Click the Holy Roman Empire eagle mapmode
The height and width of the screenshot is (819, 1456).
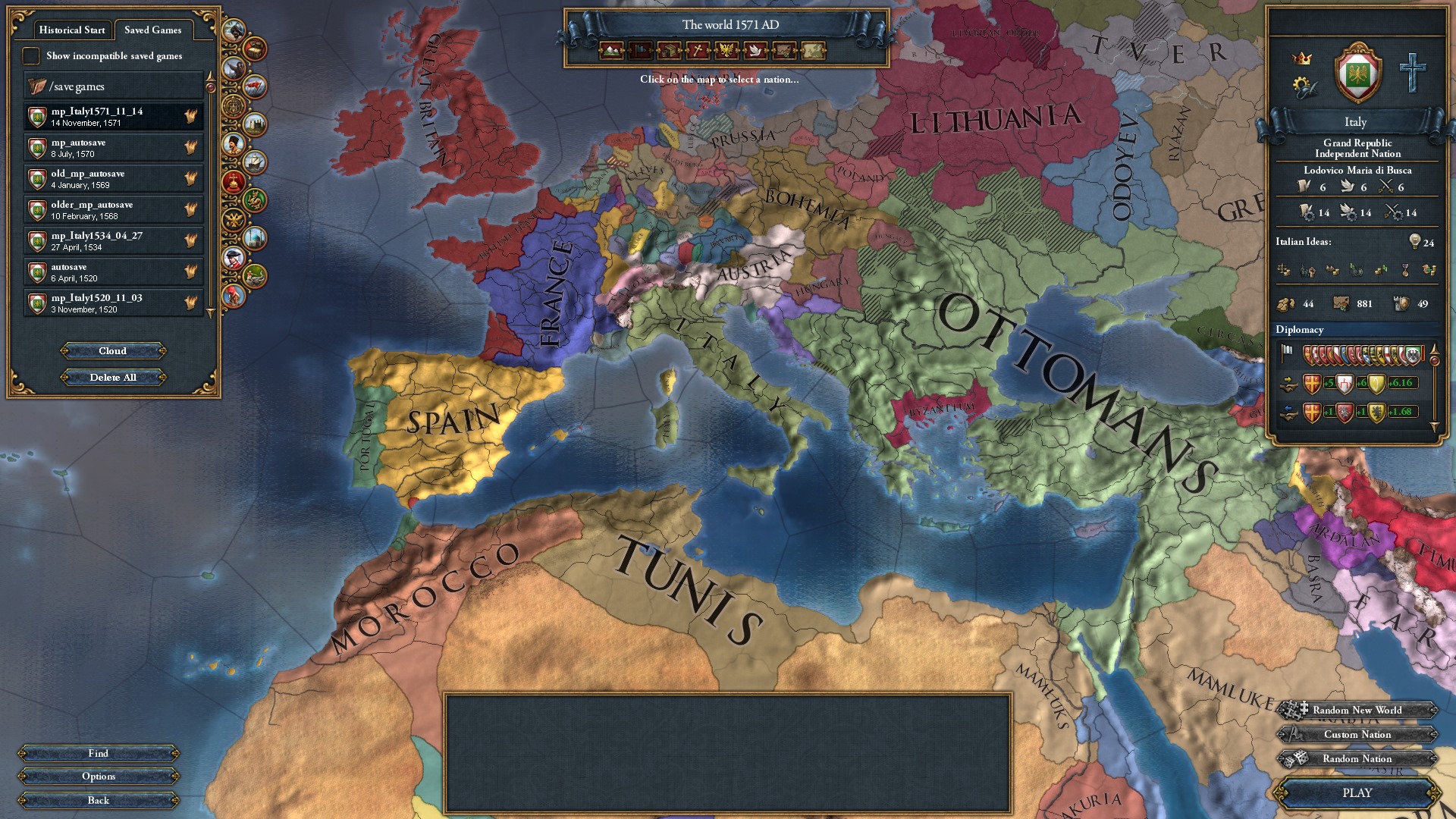pos(725,51)
